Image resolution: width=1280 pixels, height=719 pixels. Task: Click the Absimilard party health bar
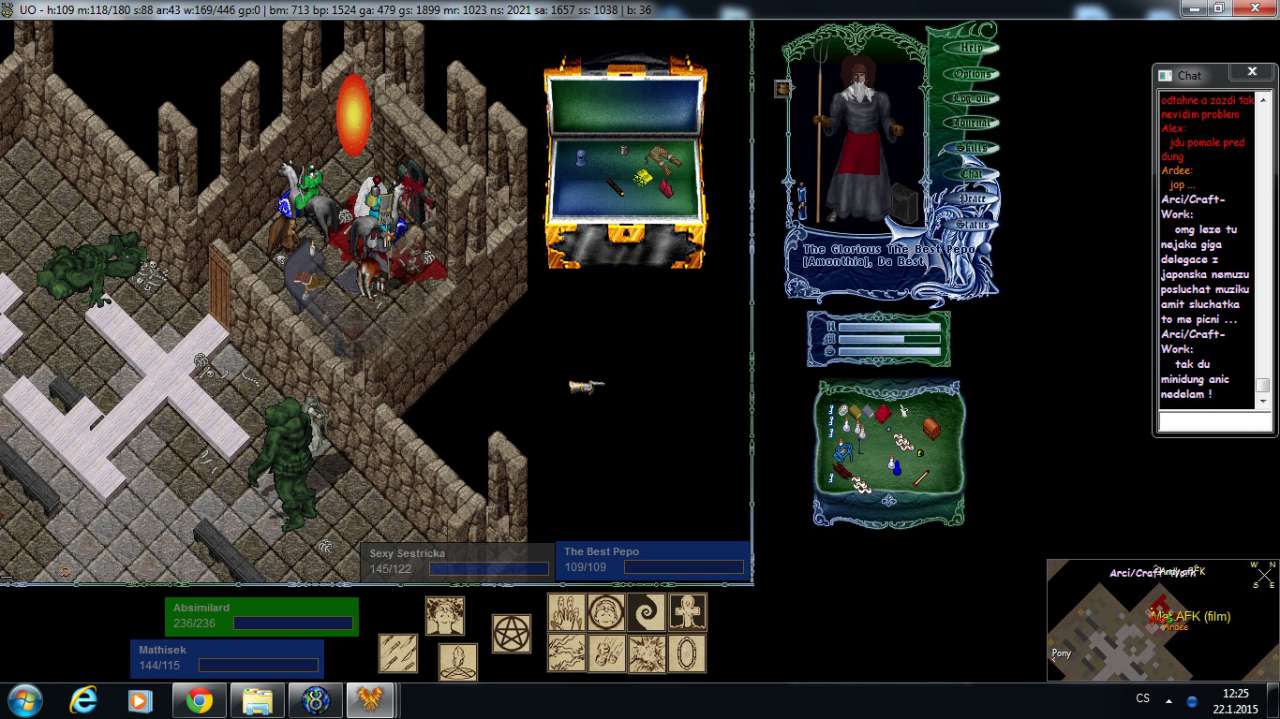coord(261,616)
